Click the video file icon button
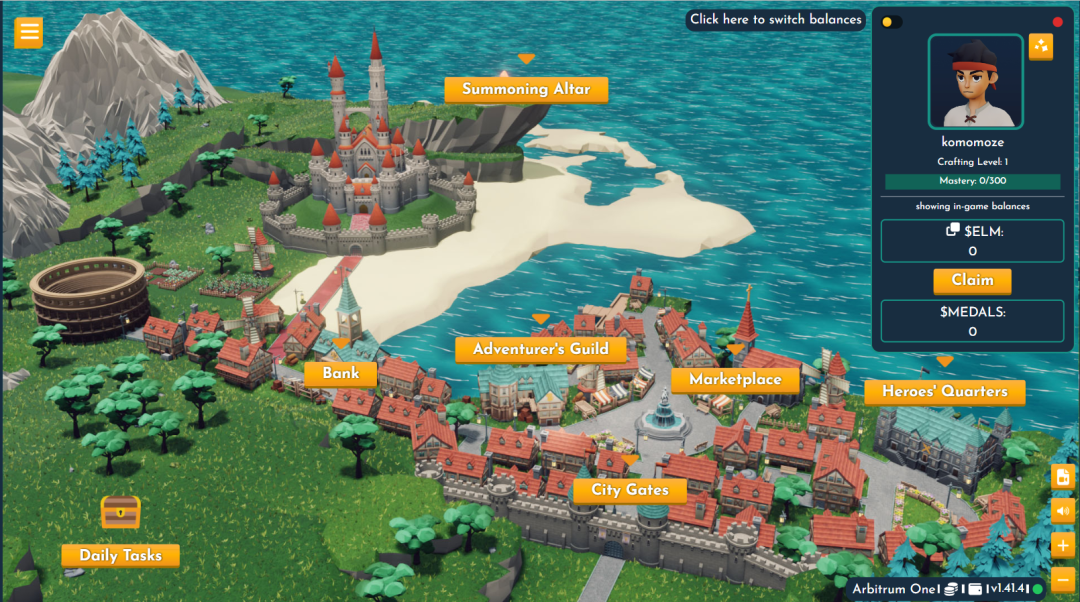 pos(1063,477)
